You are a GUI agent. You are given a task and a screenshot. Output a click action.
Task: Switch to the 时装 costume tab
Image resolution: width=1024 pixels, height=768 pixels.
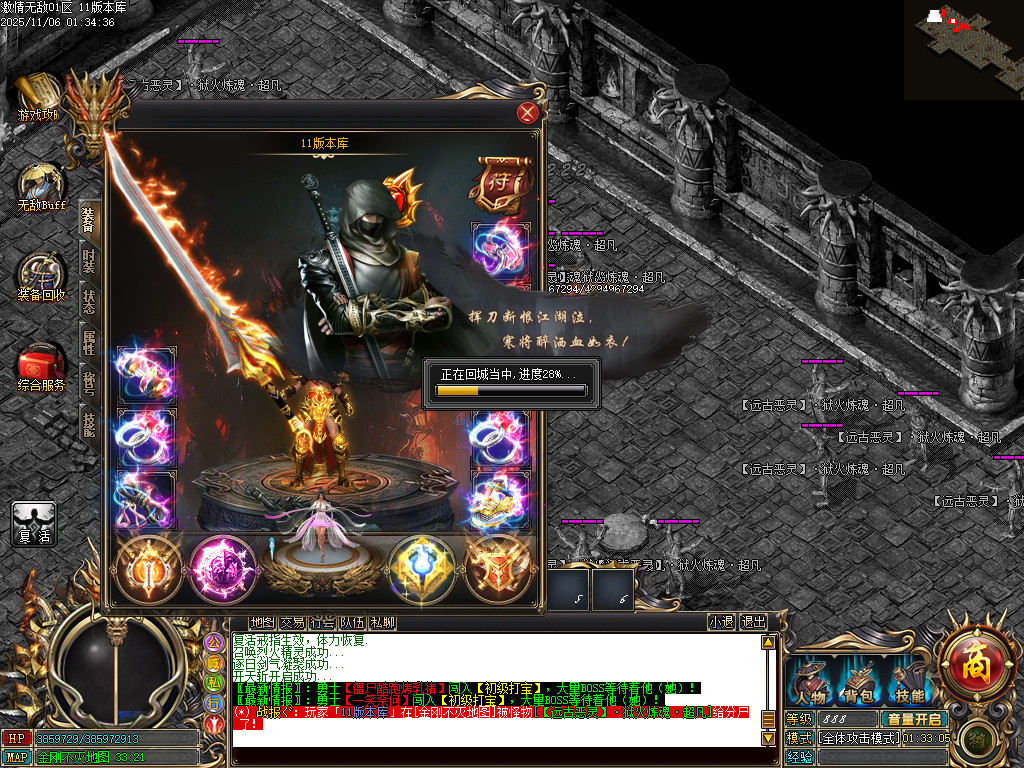[x=89, y=260]
